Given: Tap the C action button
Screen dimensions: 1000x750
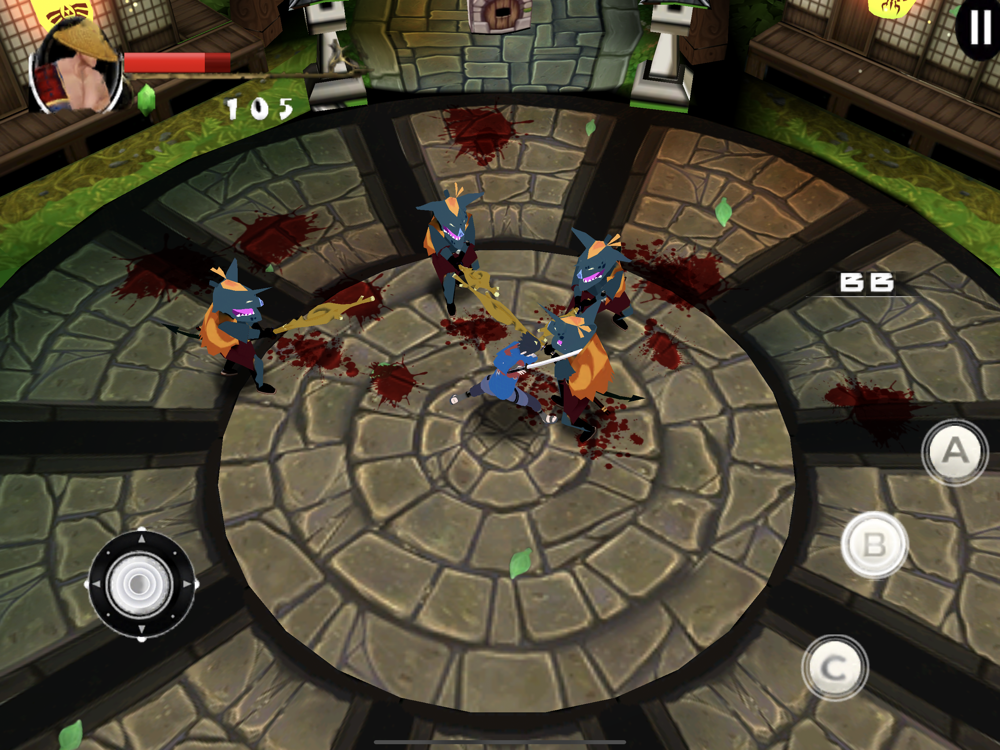Looking at the screenshot, I should (x=835, y=667).
